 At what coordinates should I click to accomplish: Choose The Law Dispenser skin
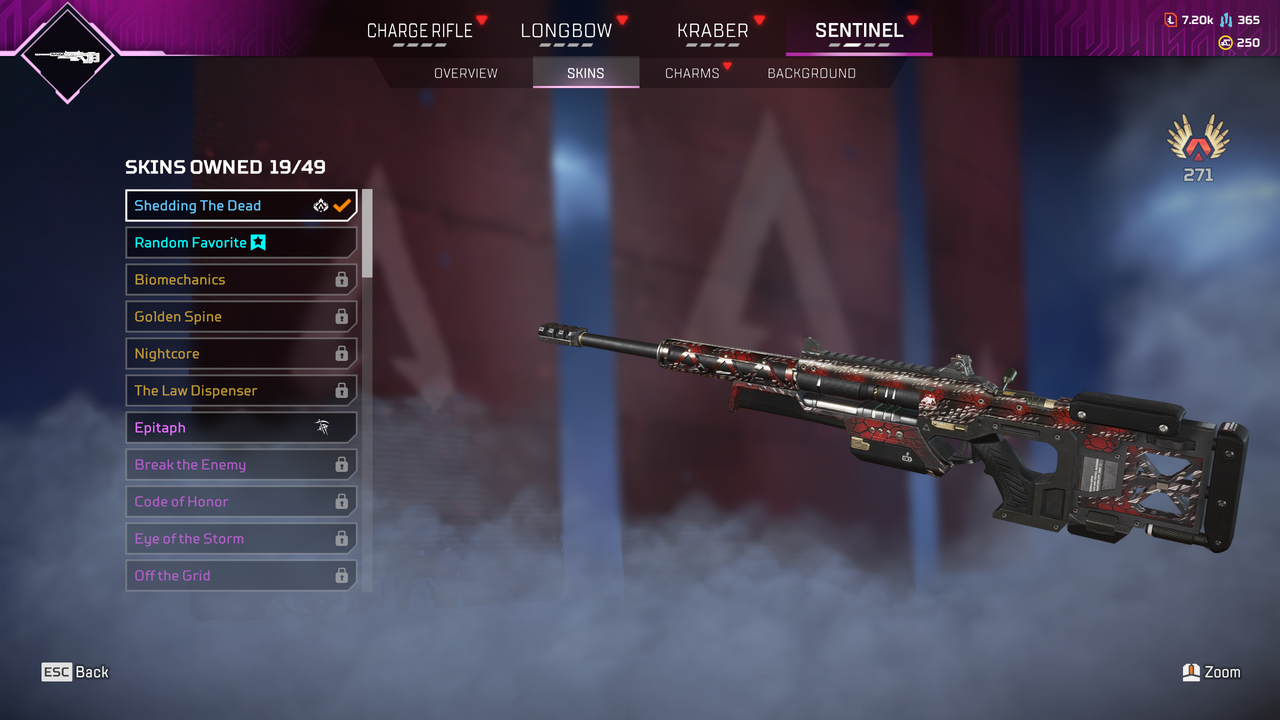[240, 391]
